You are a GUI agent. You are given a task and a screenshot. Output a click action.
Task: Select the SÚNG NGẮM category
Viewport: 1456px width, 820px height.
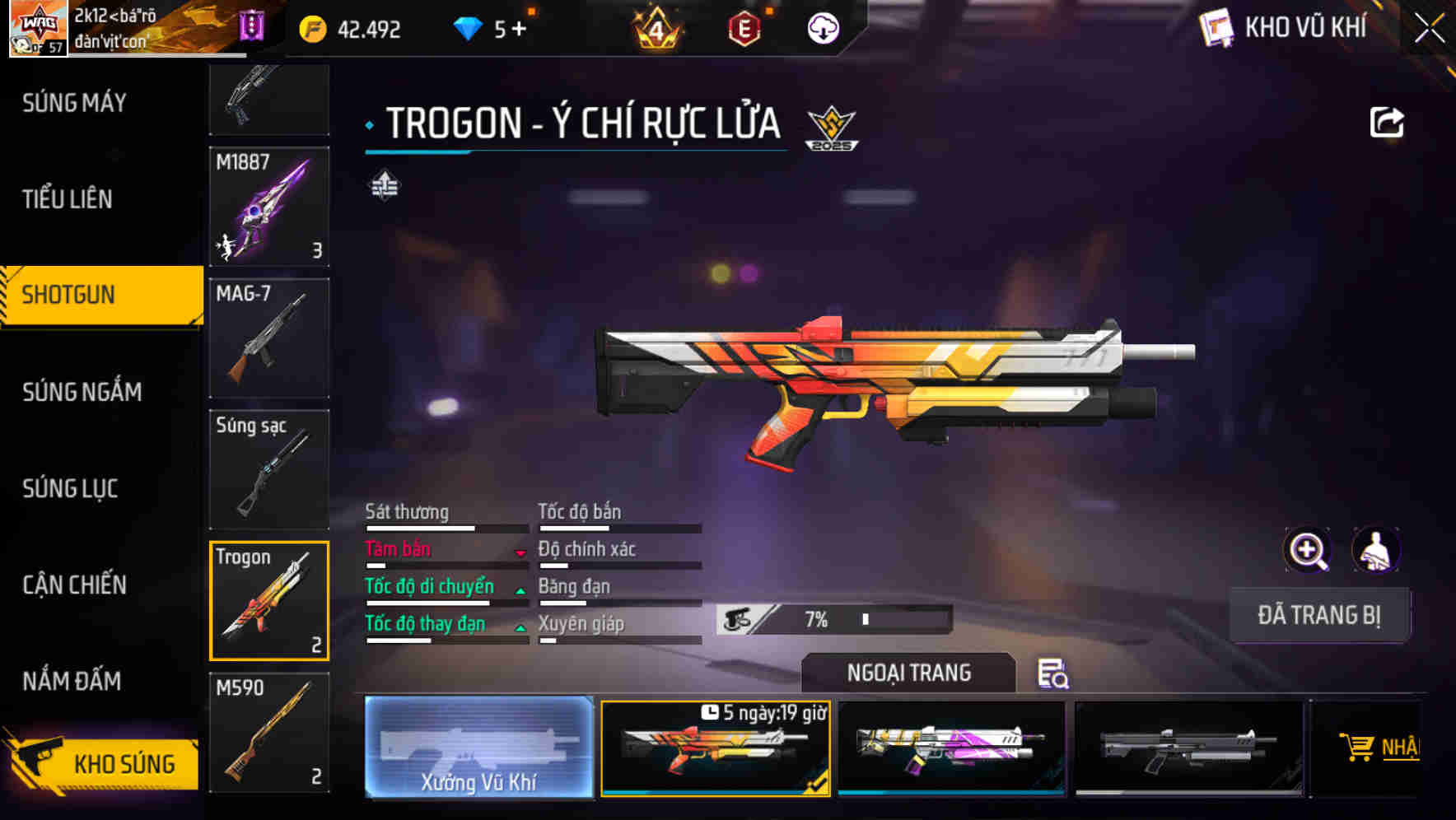click(x=79, y=393)
